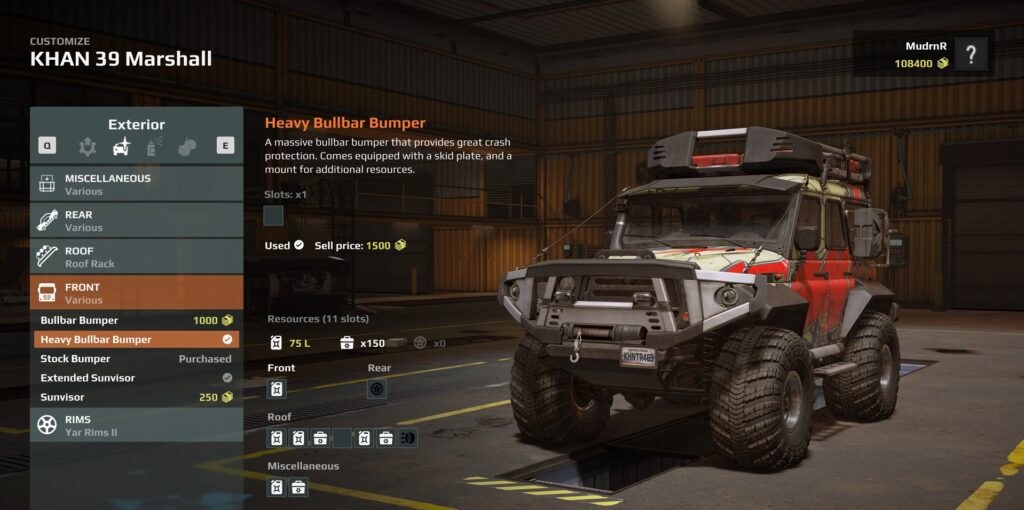Buy the Bullbar Bumper for 1000
This screenshot has height=510, width=1024.
[x=136, y=320]
